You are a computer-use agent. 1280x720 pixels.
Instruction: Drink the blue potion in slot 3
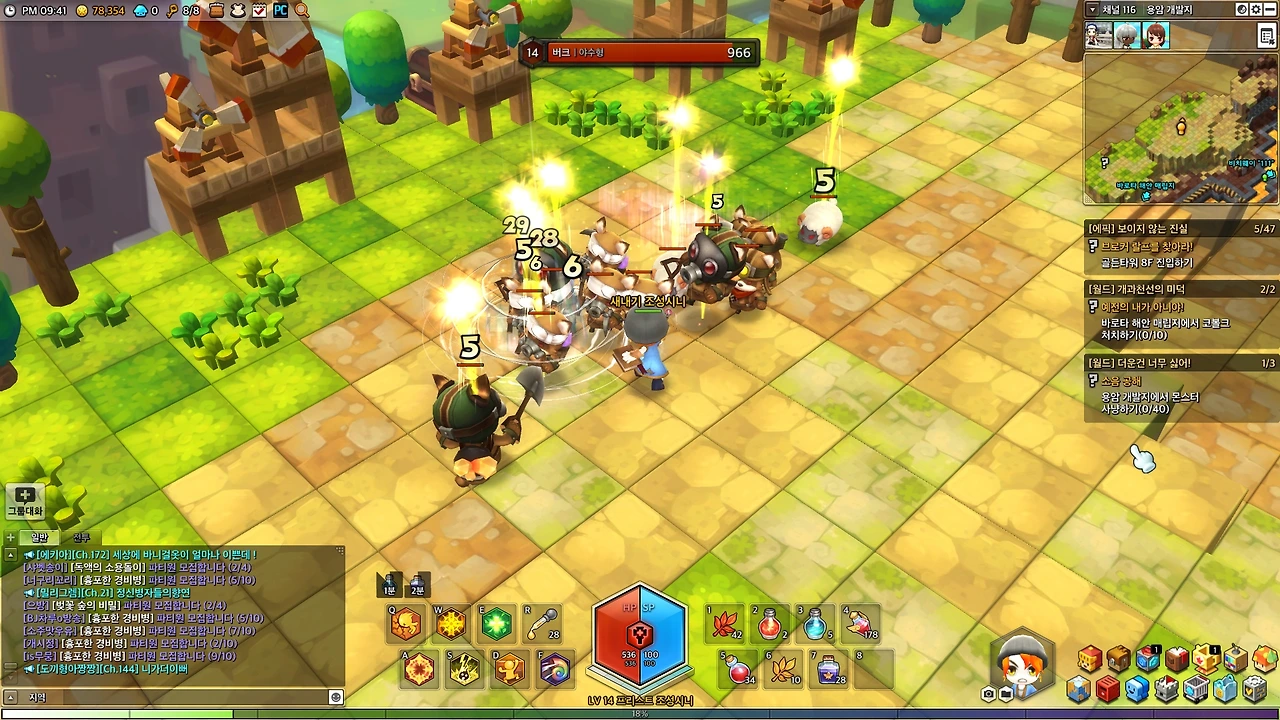click(816, 624)
